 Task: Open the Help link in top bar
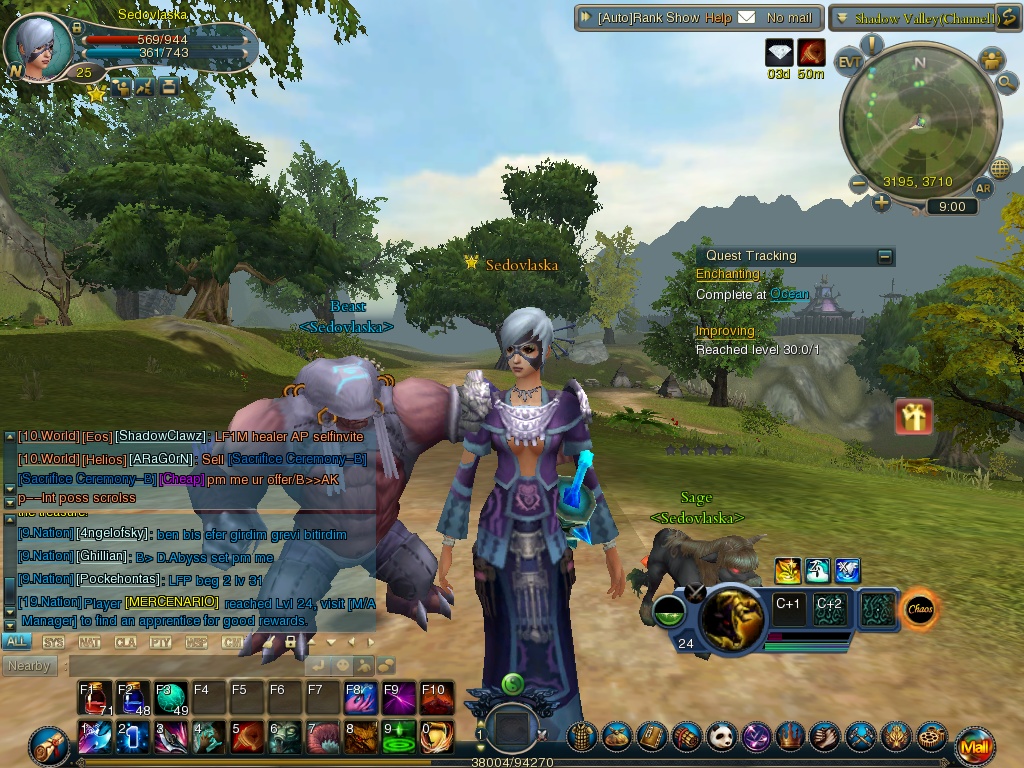pyautogui.click(x=718, y=18)
